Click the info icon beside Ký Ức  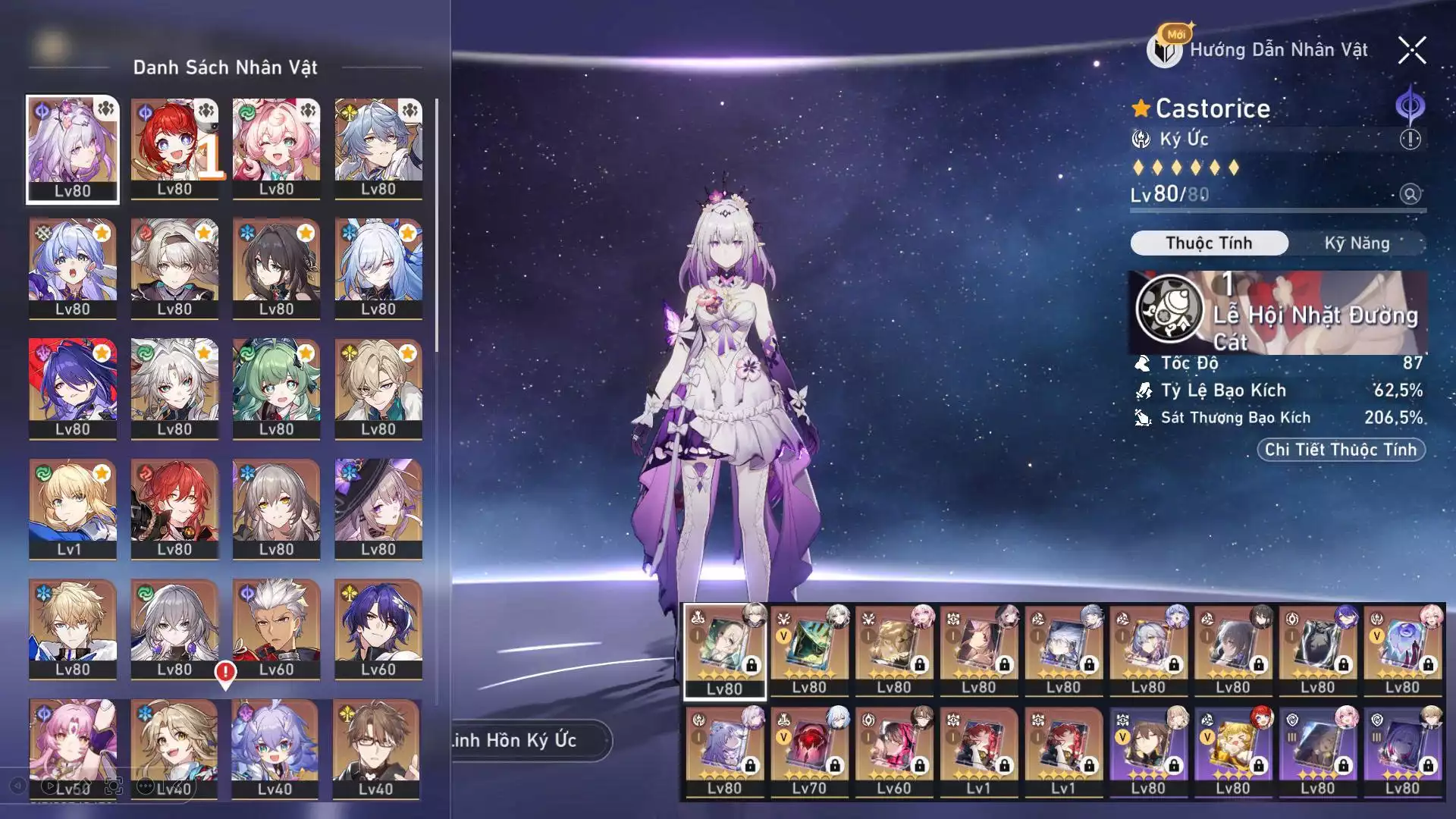pyautogui.click(x=1410, y=140)
